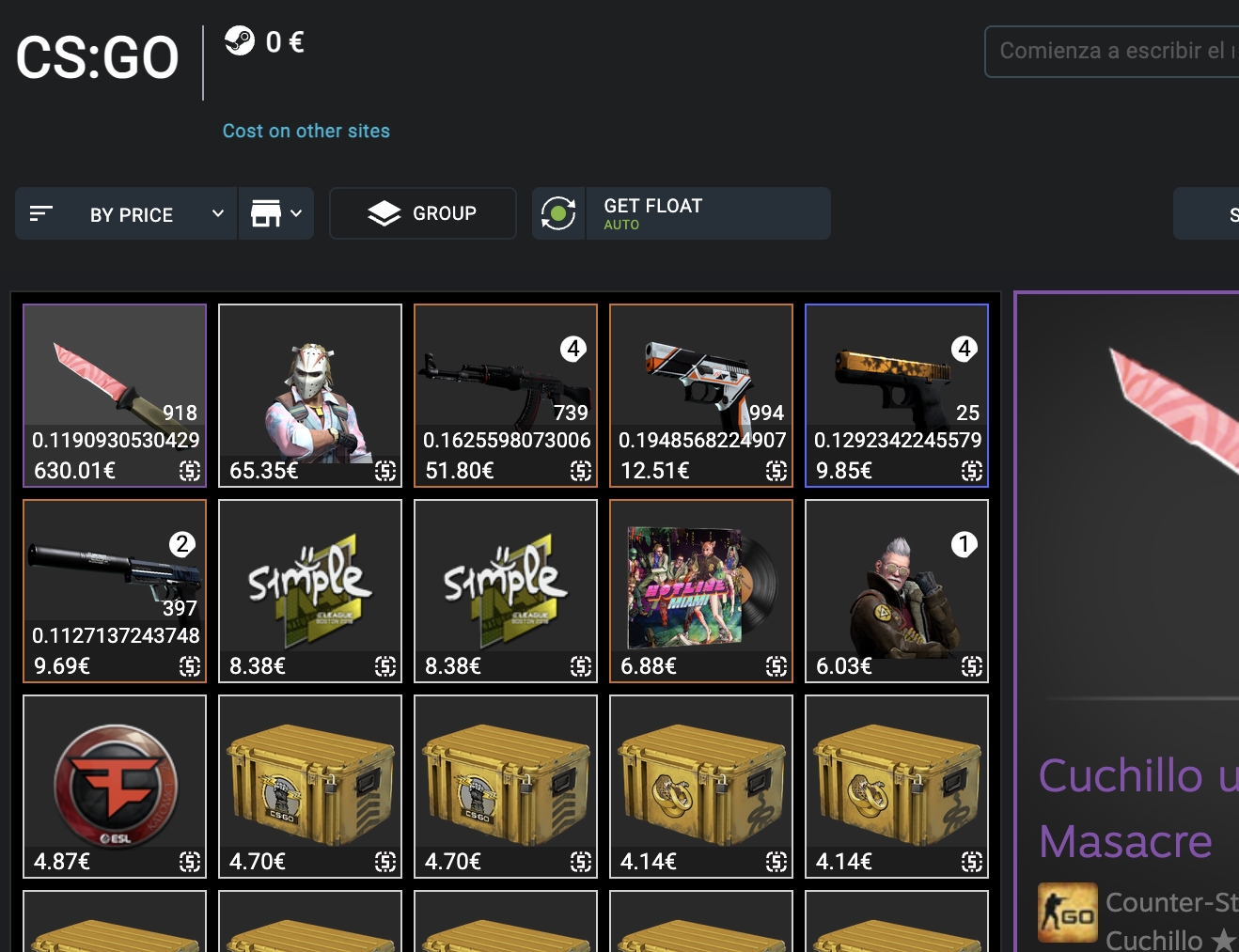Image resolution: width=1239 pixels, height=952 pixels.
Task: Click the CS:GO game icon in the right panel
Action: click(x=1070, y=912)
